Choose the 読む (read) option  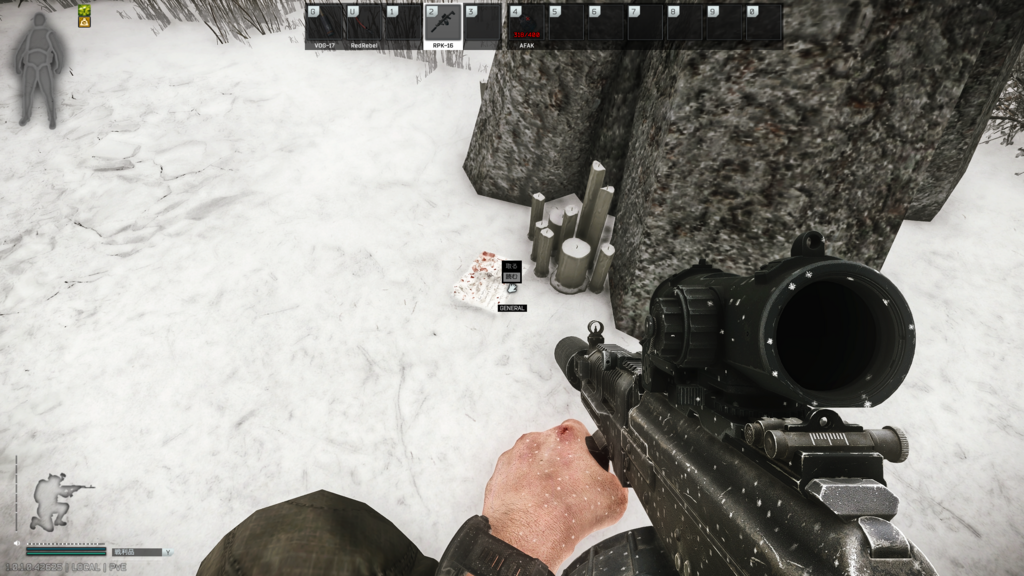click(x=511, y=277)
